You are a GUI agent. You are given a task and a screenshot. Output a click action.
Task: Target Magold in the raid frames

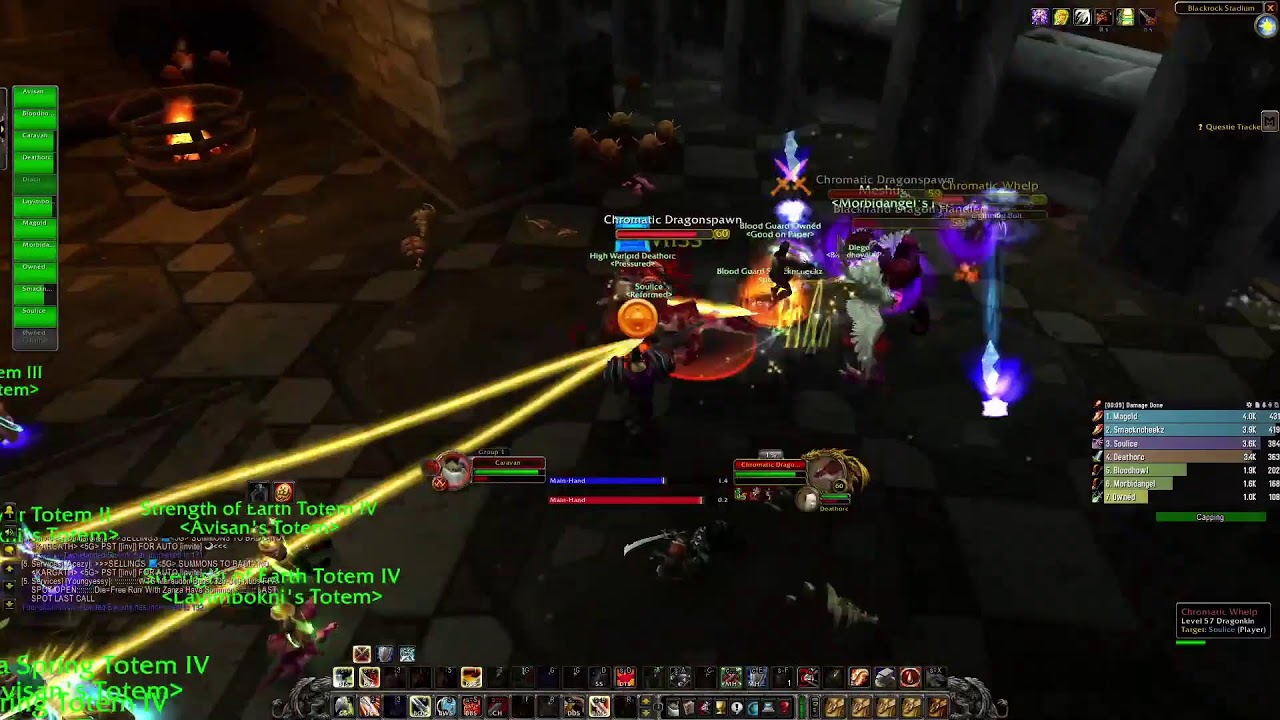coord(34,223)
